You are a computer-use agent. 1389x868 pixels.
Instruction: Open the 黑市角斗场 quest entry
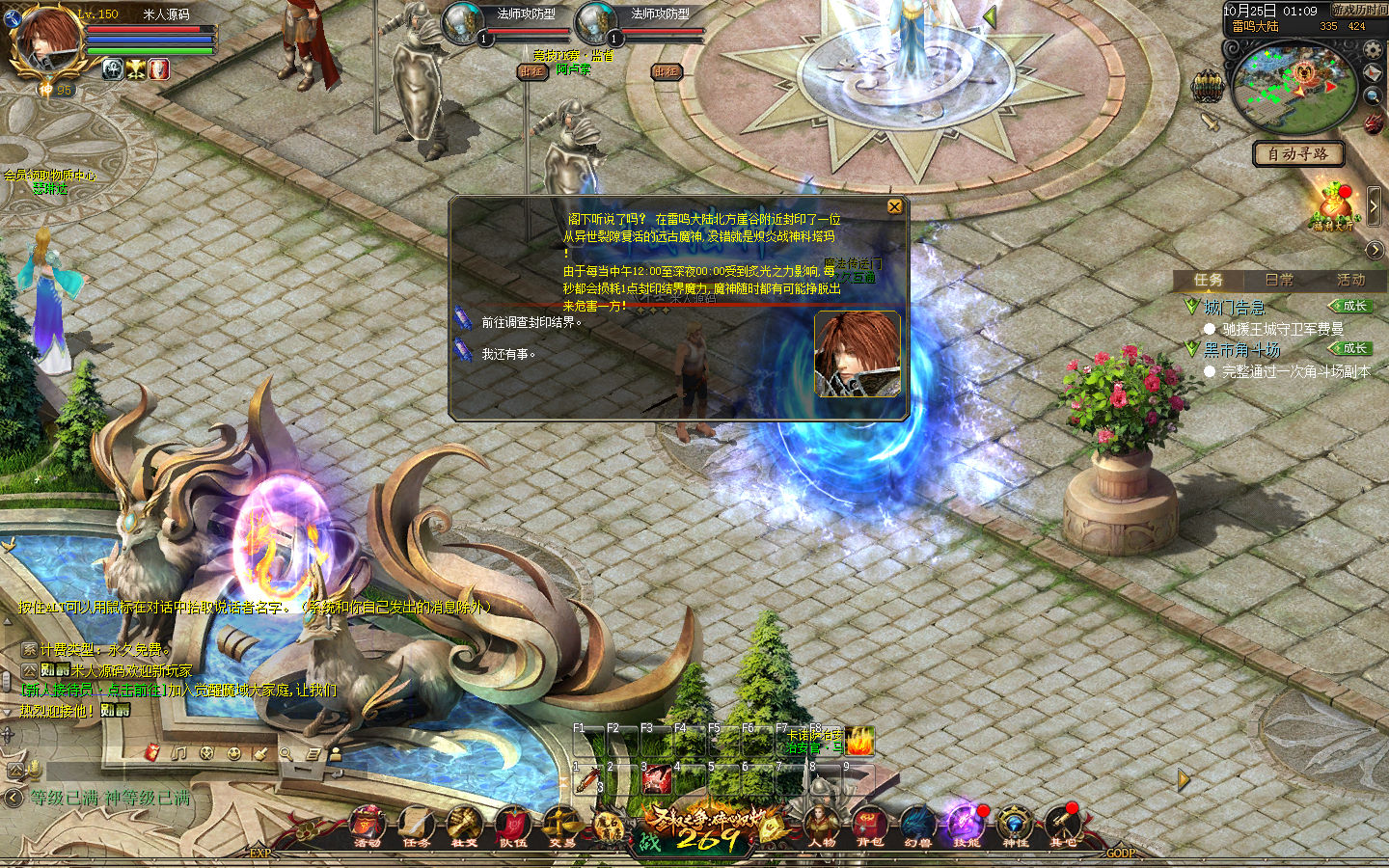point(1241,349)
